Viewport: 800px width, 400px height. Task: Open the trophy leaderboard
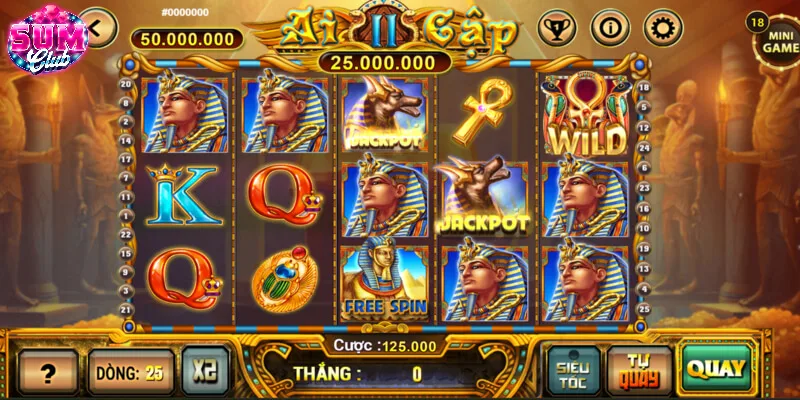[557, 27]
